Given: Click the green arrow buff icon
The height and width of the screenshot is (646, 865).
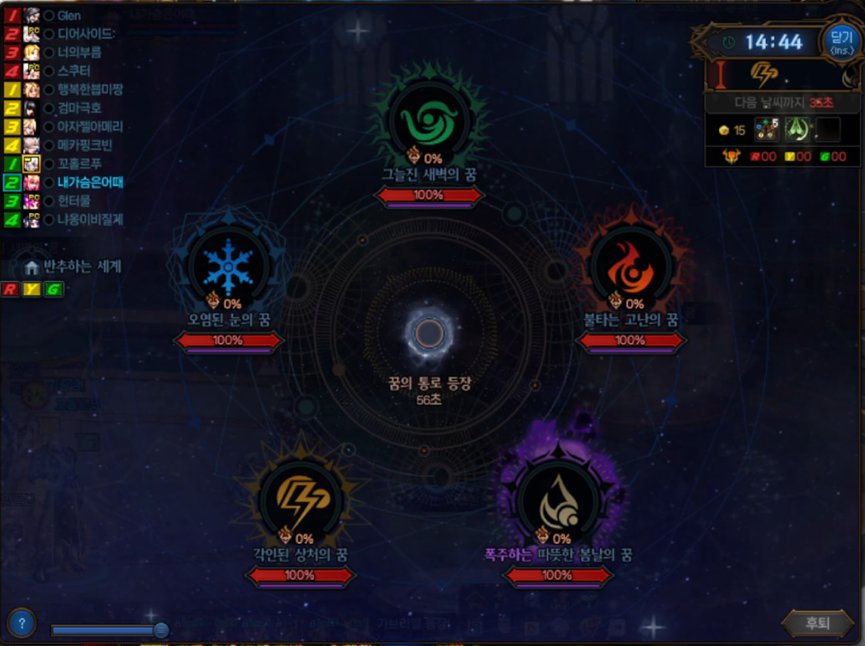Looking at the screenshot, I should [x=797, y=129].
